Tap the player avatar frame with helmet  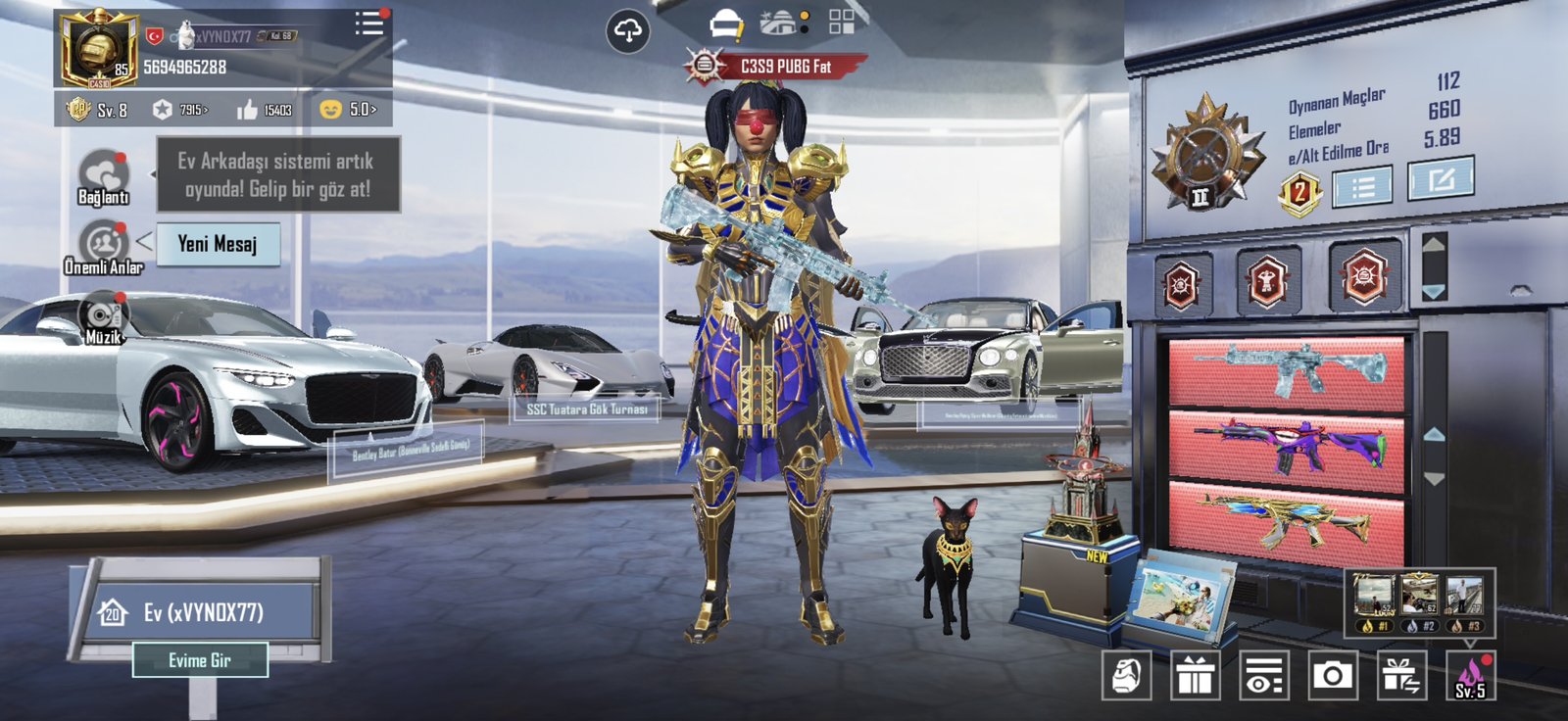tap(99, 49)
